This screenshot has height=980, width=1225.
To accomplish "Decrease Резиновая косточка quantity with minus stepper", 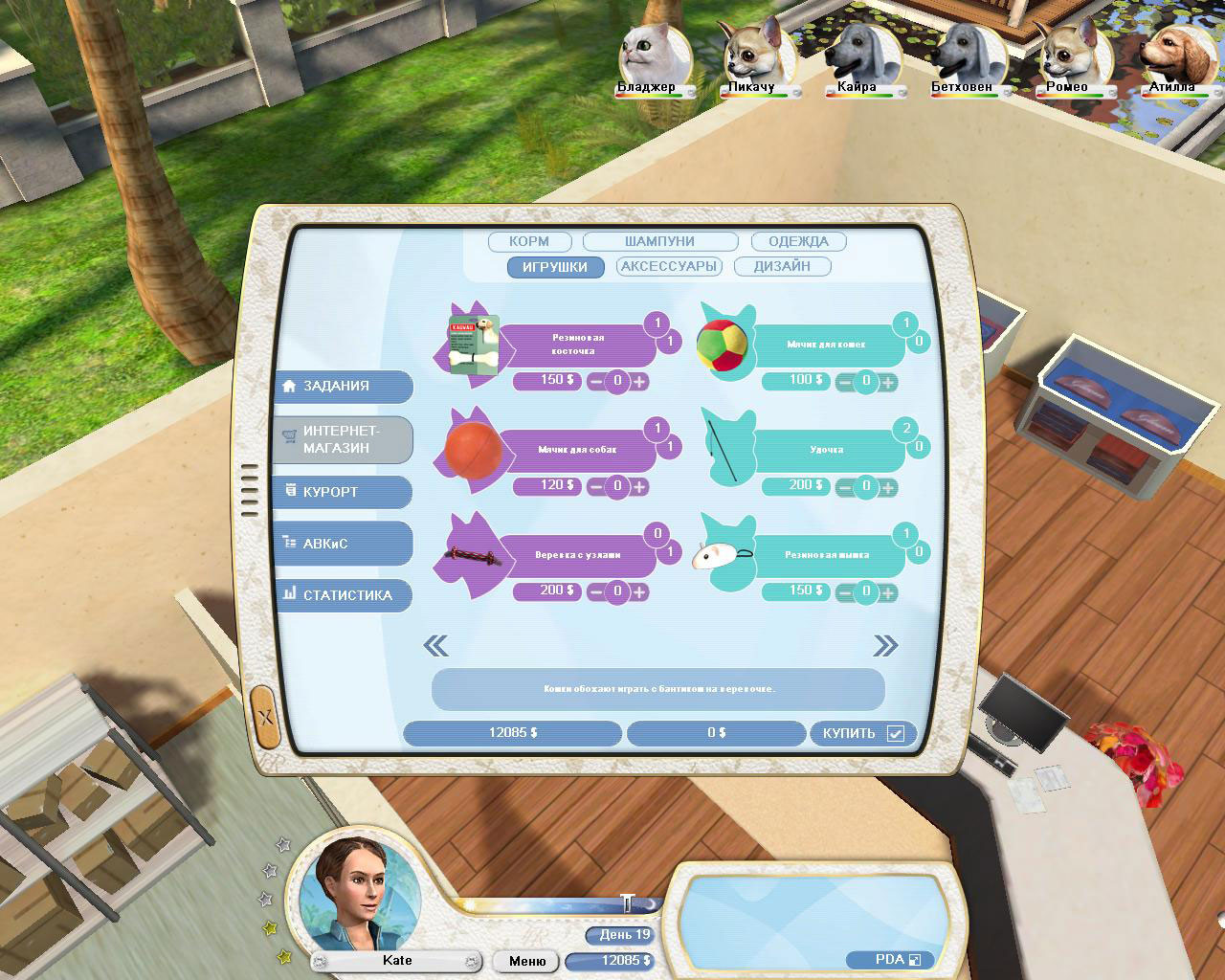I will click(x=597, y=382).
